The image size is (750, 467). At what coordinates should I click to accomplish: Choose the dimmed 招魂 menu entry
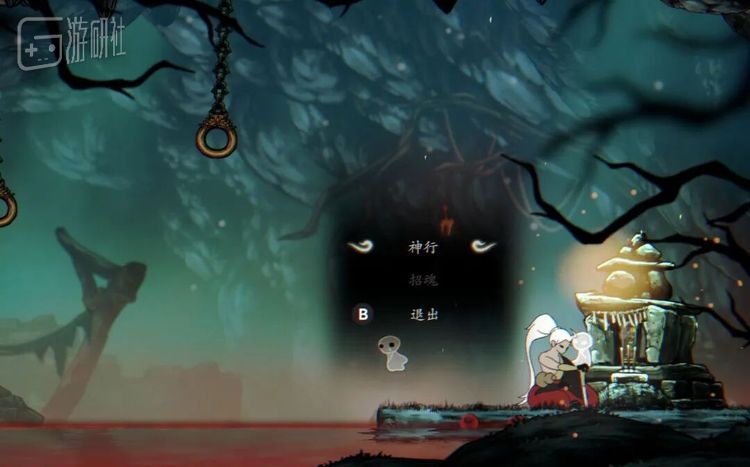423,280
